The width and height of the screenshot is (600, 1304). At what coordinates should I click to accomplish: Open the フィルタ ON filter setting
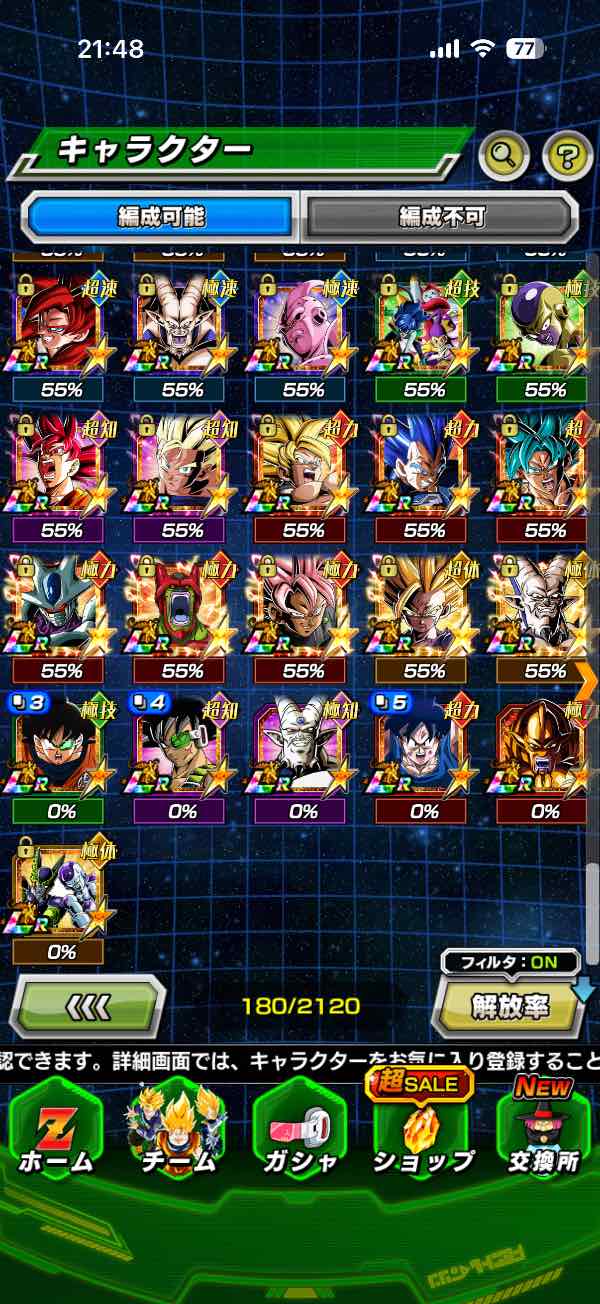(x=510, y=963)
